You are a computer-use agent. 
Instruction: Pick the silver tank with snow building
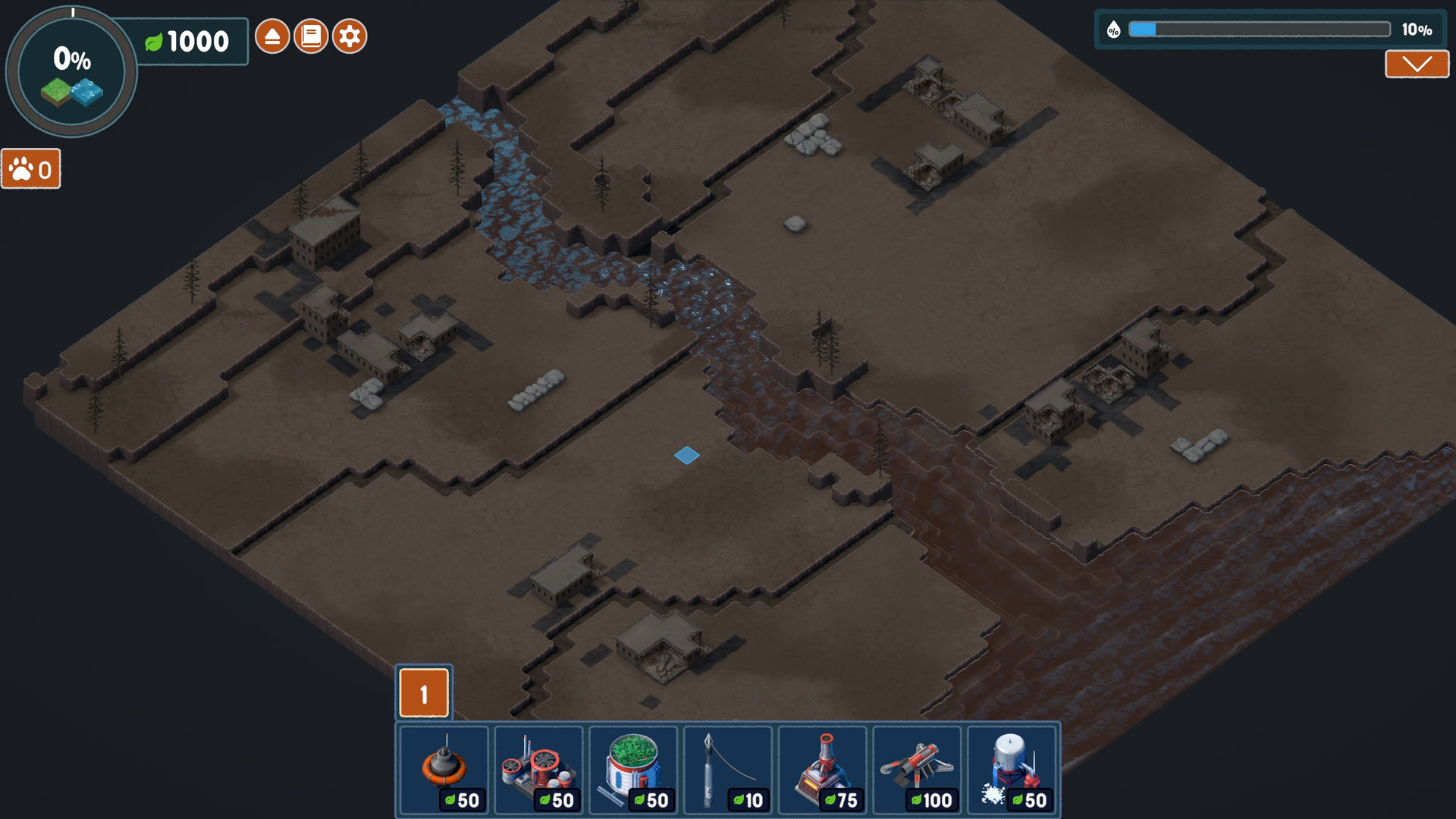coord(1012,769)
